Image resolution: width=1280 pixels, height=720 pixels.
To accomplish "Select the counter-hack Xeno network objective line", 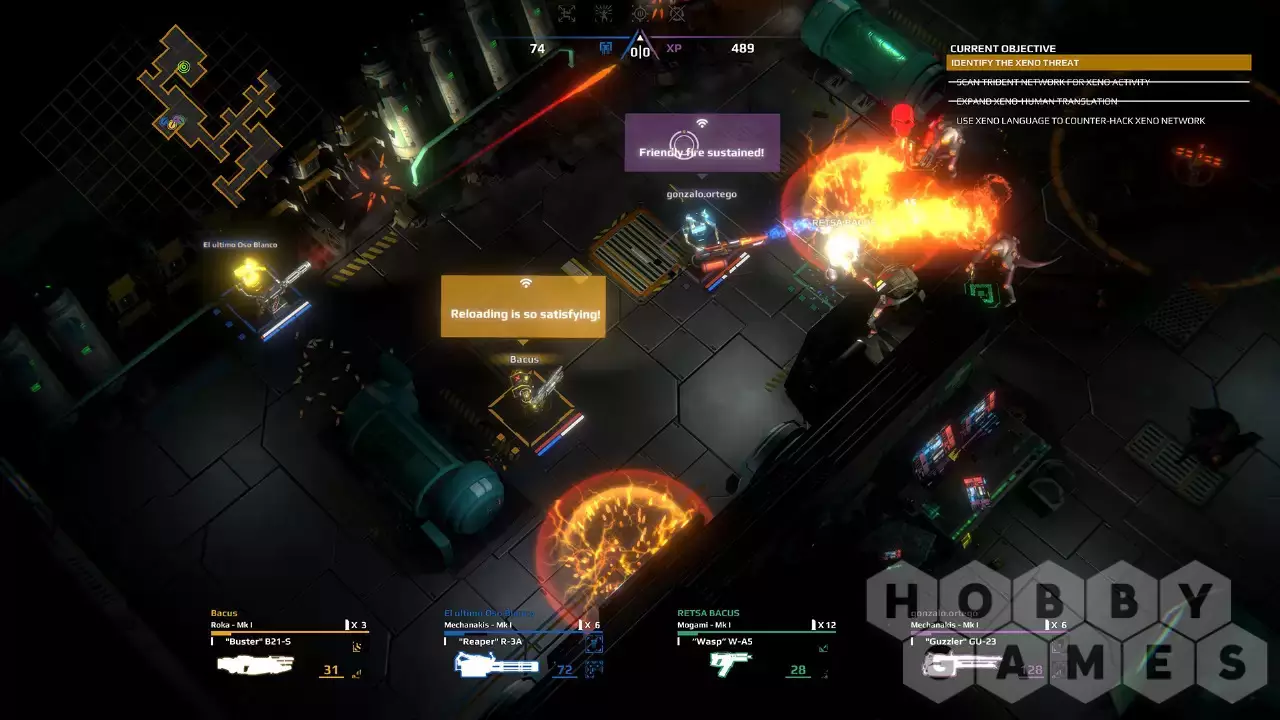I will click(1080, 121).
